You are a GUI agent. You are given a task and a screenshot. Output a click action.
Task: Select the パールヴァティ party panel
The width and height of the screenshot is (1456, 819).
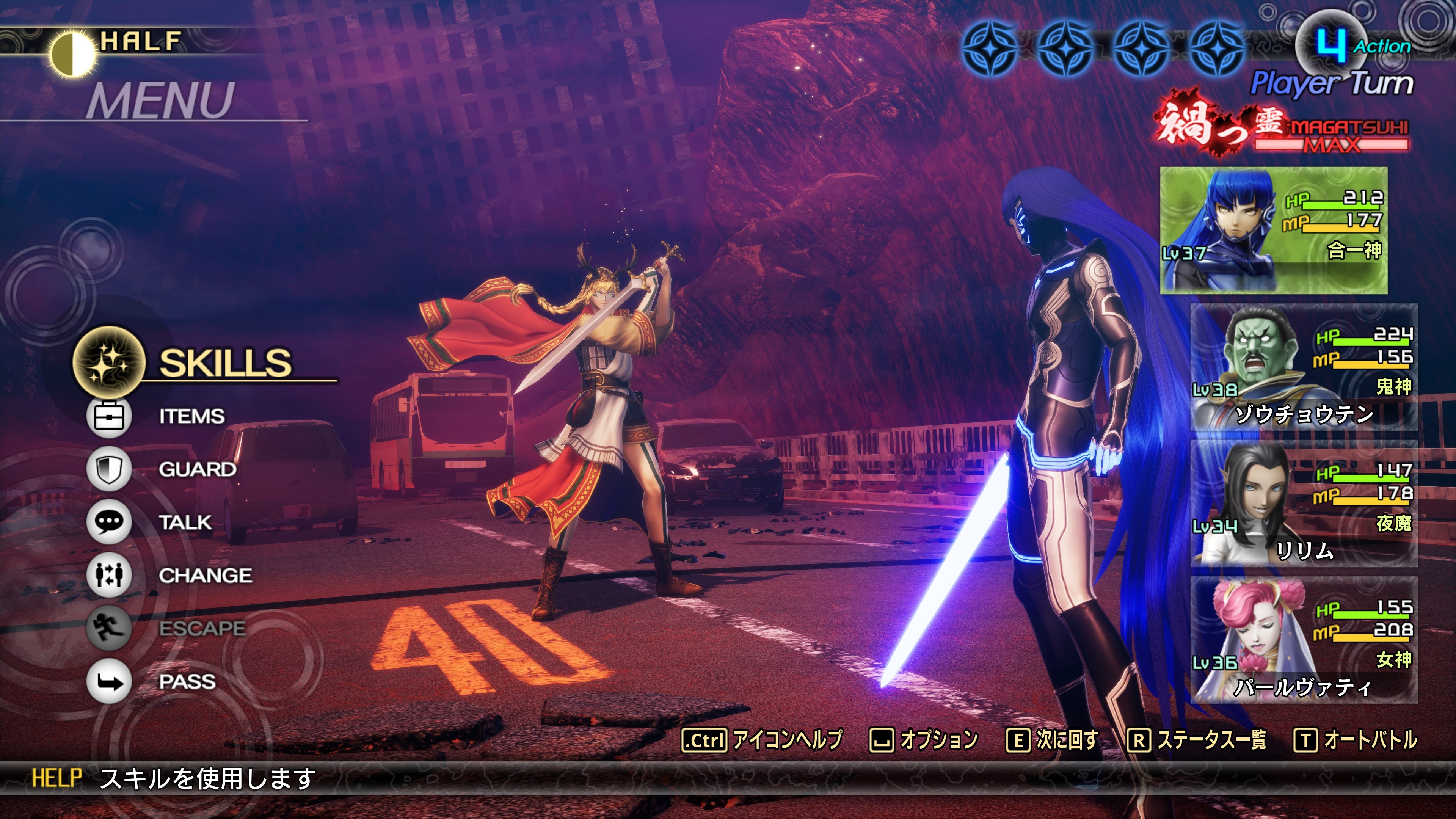tap(1304, 640)
